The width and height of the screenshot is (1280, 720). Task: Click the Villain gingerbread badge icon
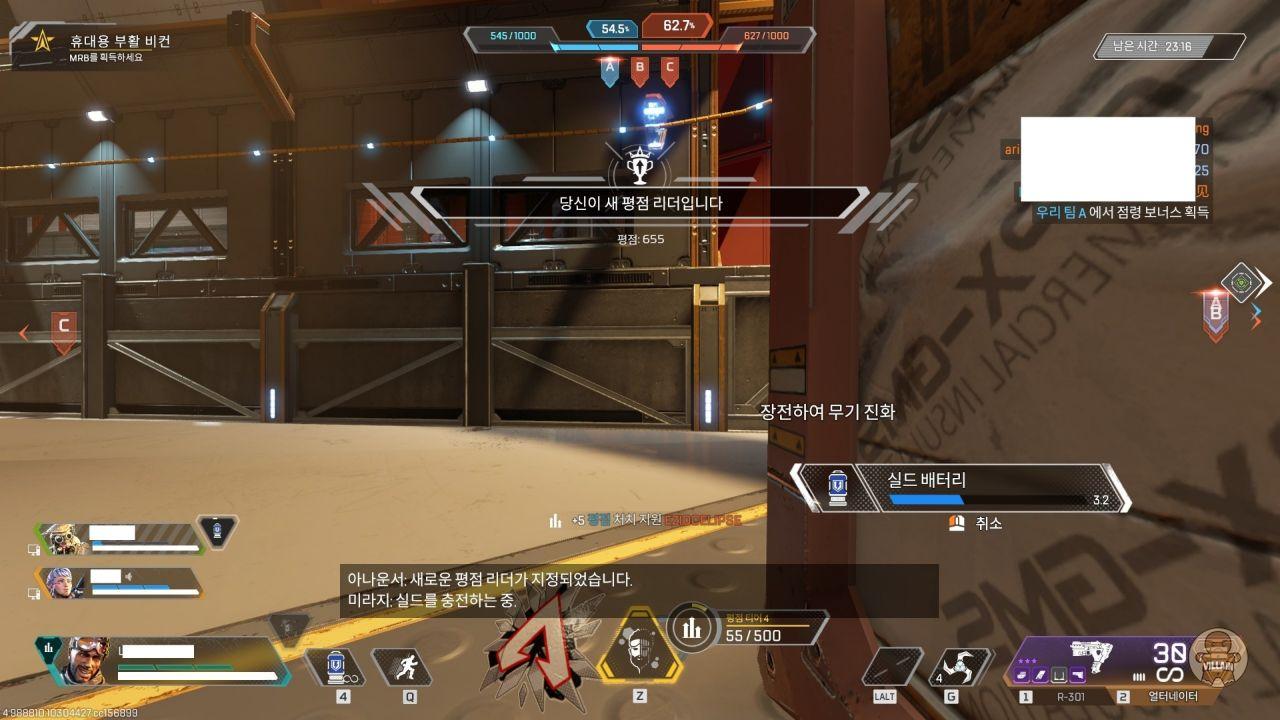coord(1218,657)
